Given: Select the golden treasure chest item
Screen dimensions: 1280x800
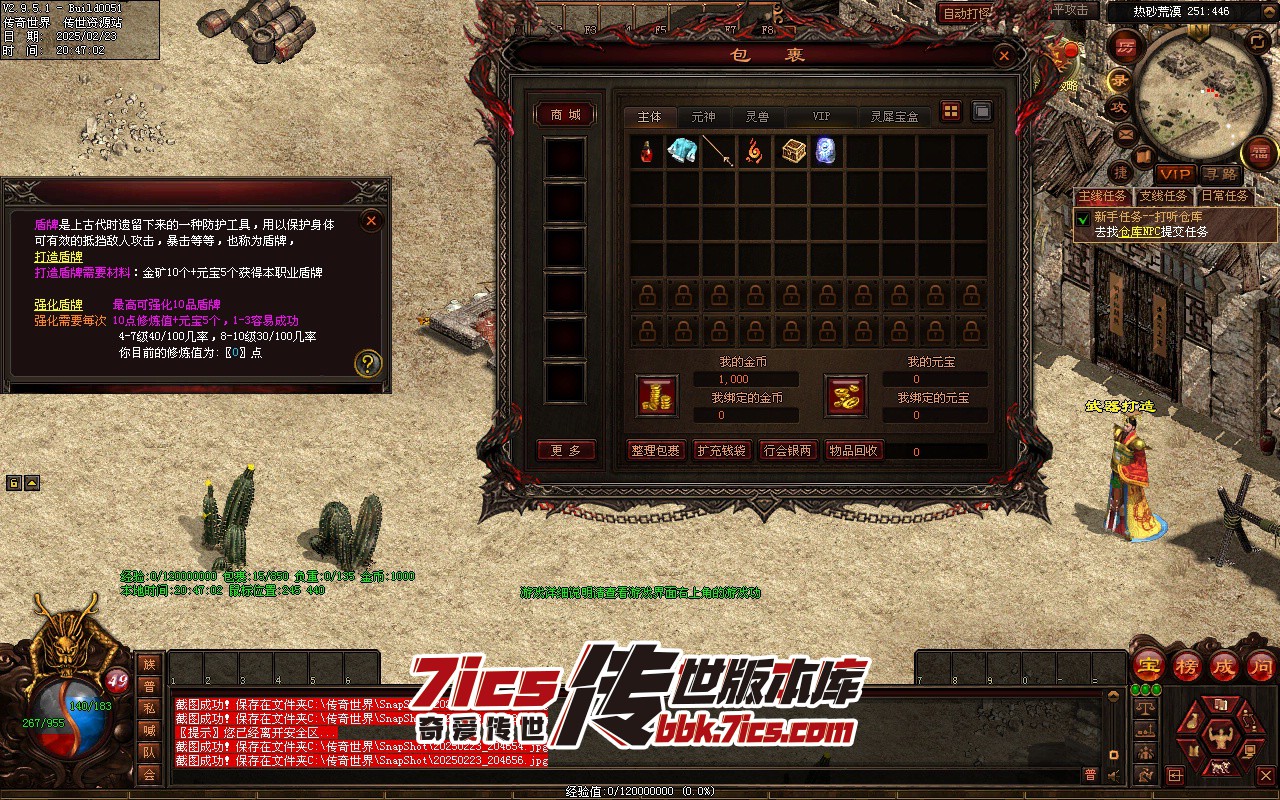Looking at the screenshot, I should pos(794,152).
